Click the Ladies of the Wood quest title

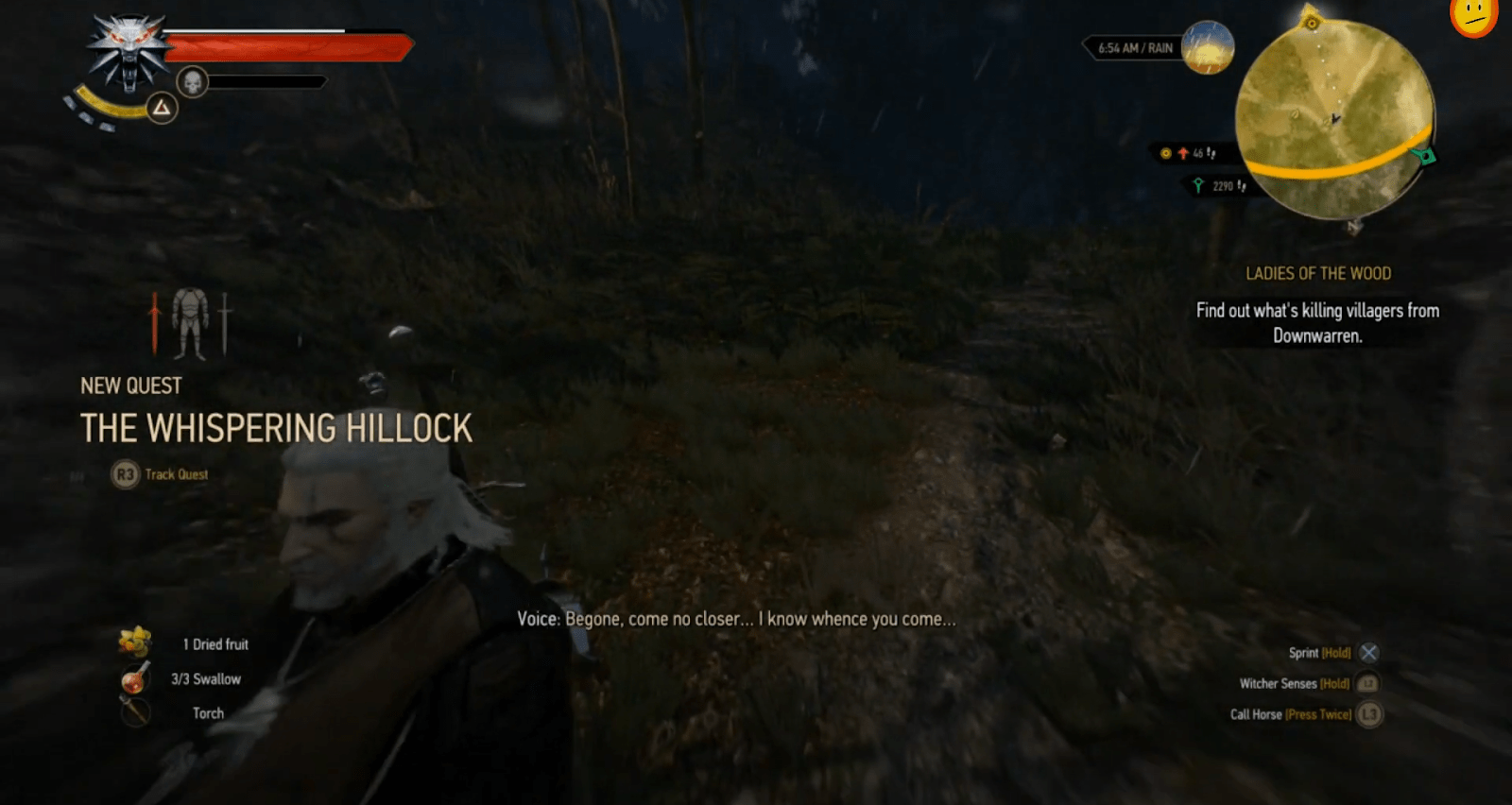[1318, 273]
